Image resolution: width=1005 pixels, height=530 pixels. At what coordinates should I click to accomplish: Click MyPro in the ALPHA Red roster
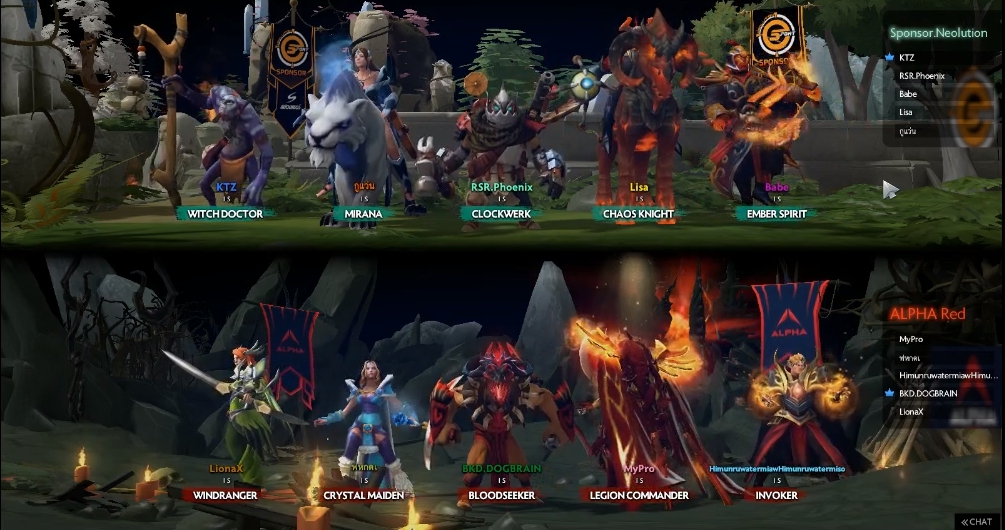point(911,339)
